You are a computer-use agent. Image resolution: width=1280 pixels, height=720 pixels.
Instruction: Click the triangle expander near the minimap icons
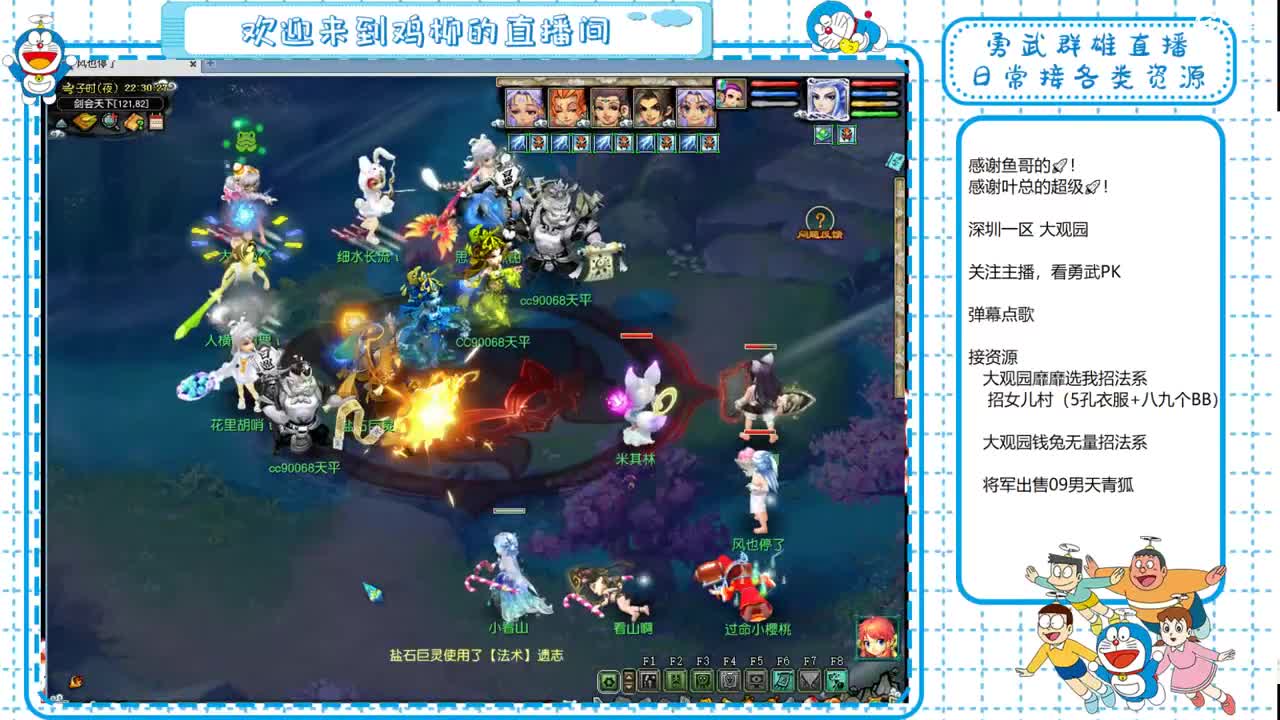(63, 123)
